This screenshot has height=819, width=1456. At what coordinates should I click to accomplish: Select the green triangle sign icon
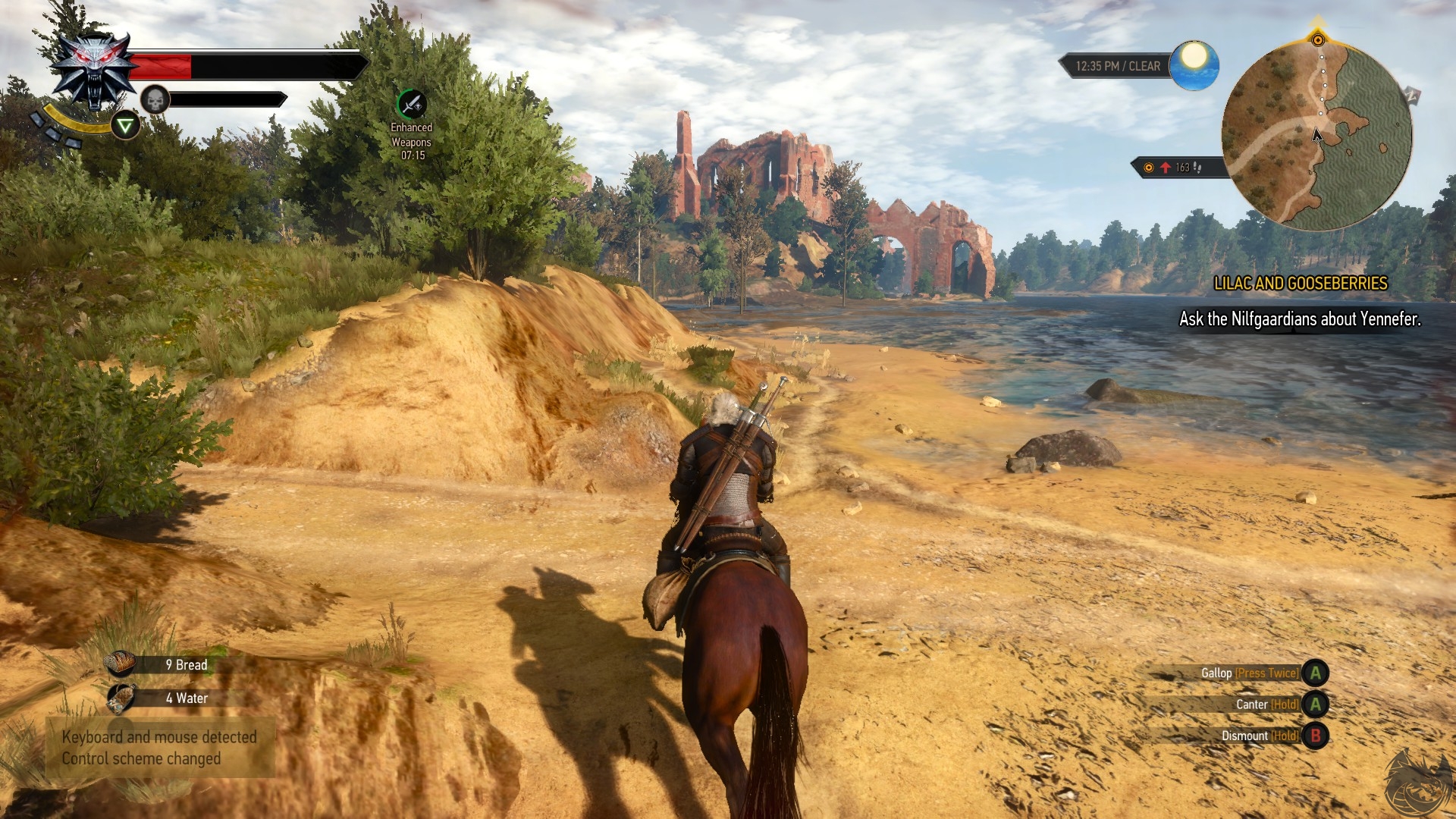coord(125,125)
